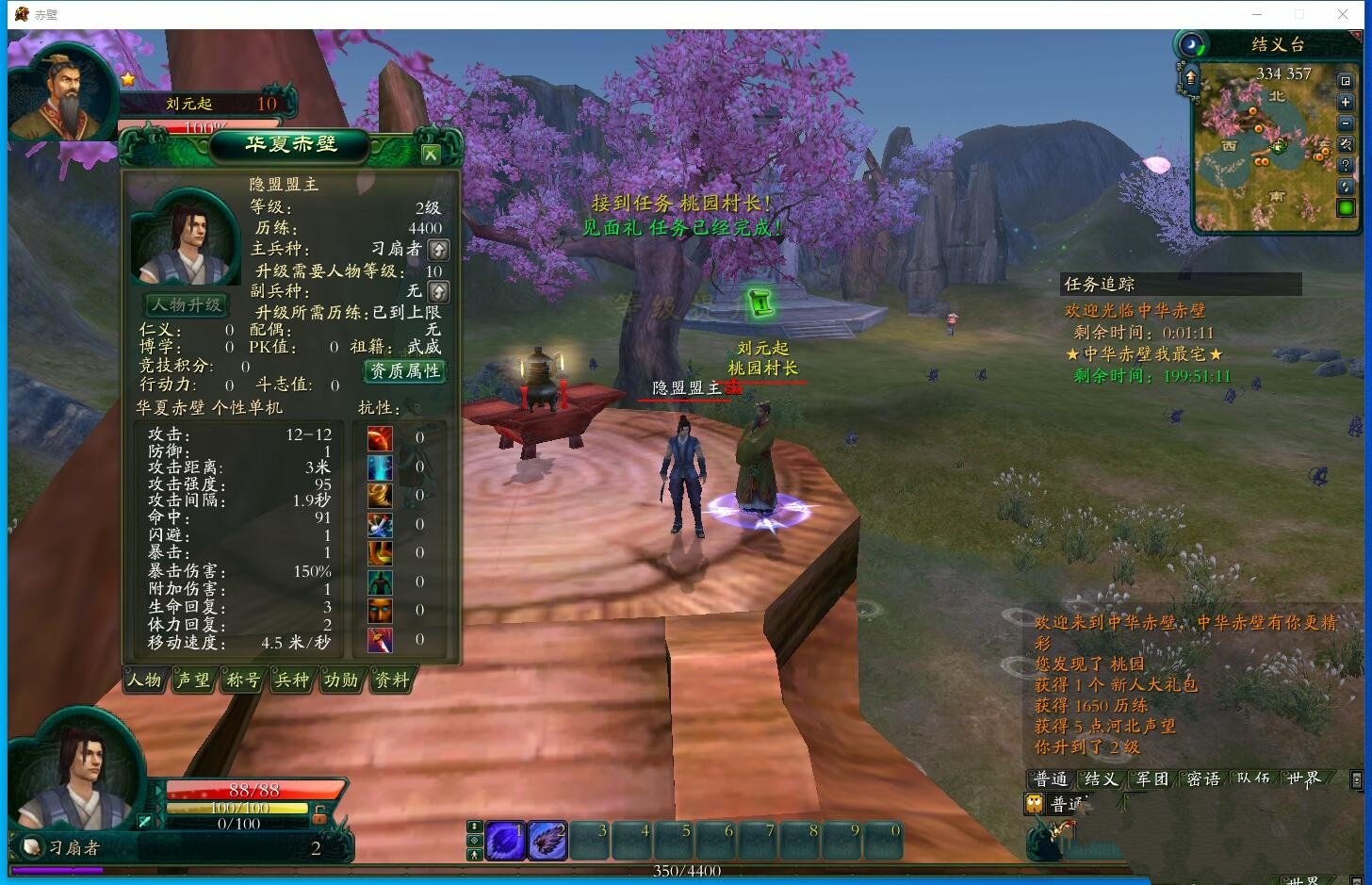Select the 结义 chat channel tab
The image size is (1372, 885).
click(1101, 778)
